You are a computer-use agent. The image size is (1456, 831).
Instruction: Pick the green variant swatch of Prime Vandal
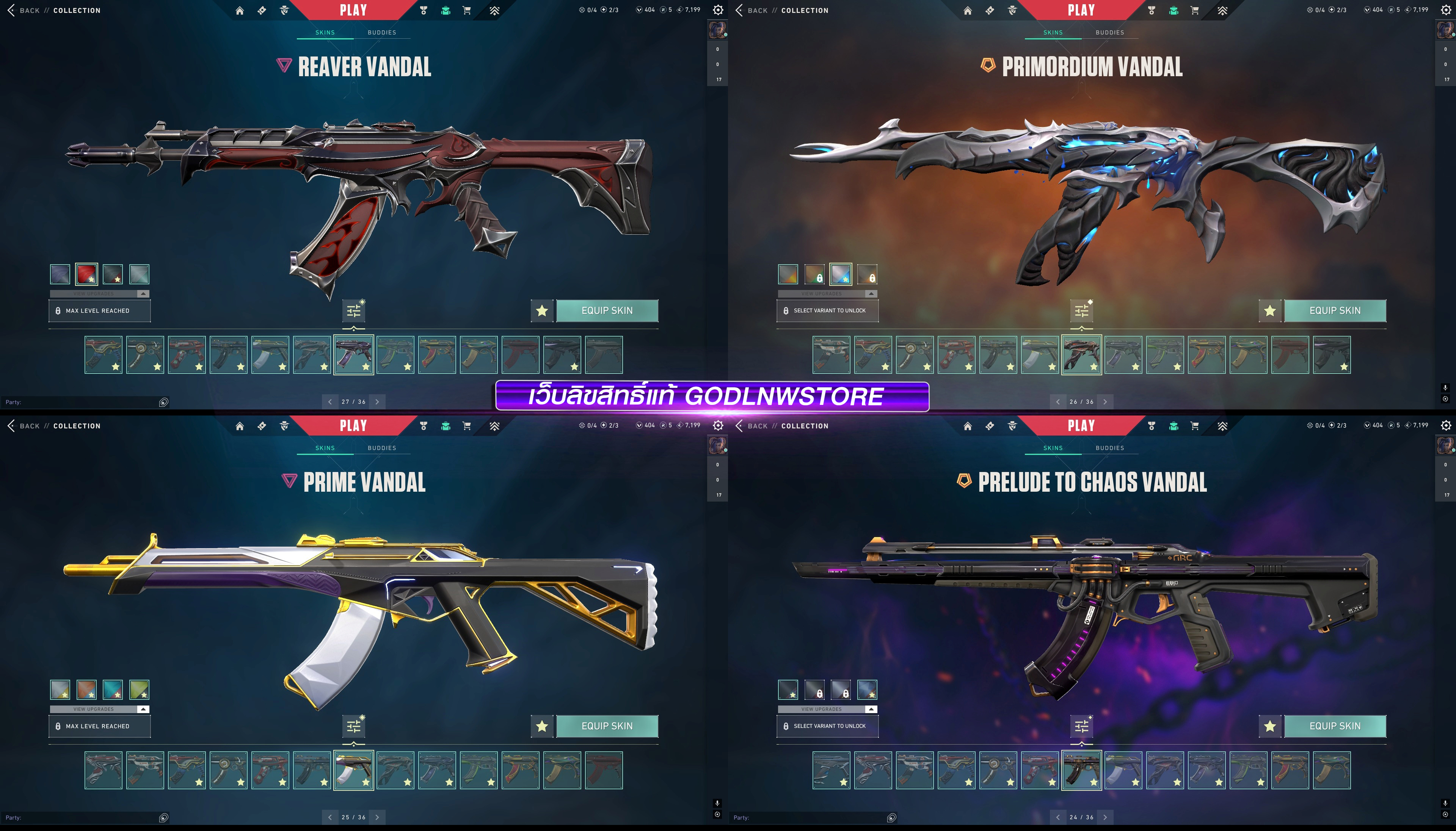point(139,690)
